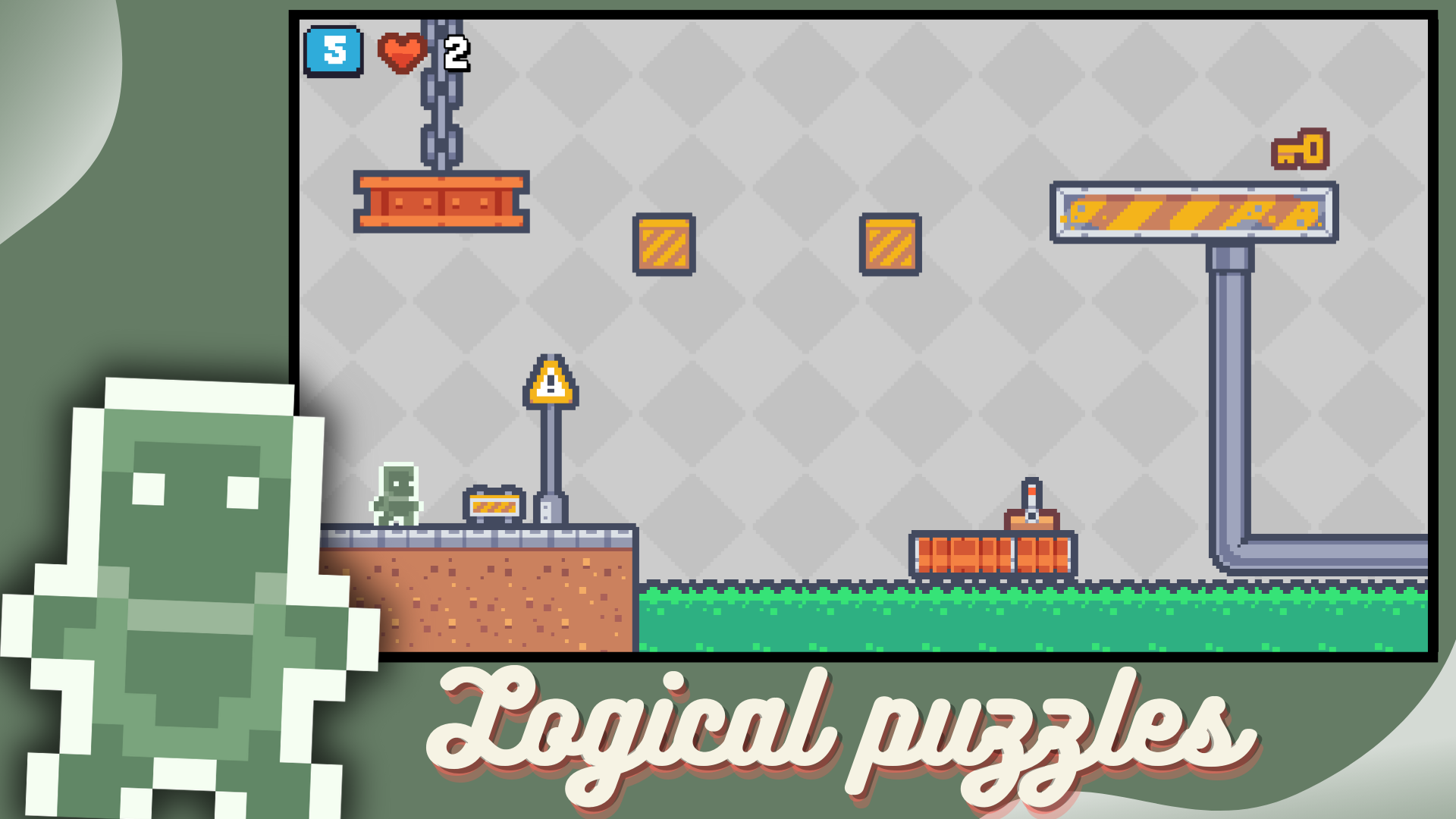This screenshot has height=819, width=1456.
Task: Click the lives counter number 2
Action: coord(454,53)
